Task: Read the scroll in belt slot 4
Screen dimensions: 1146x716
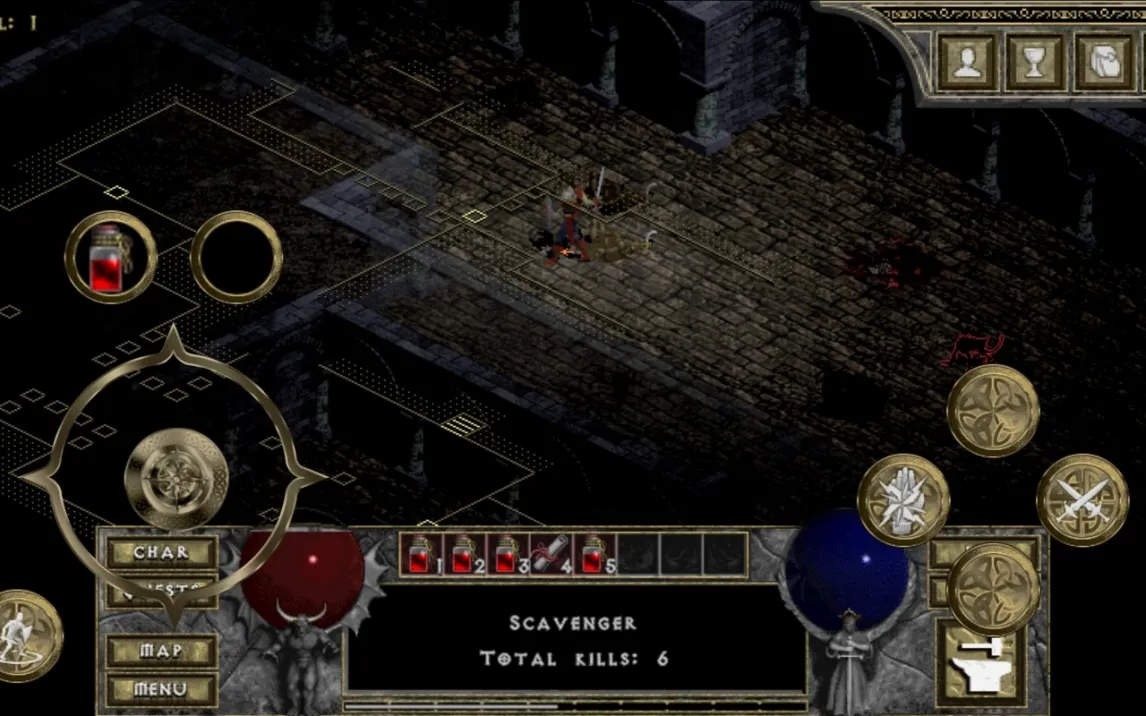Action: point(551,554)
